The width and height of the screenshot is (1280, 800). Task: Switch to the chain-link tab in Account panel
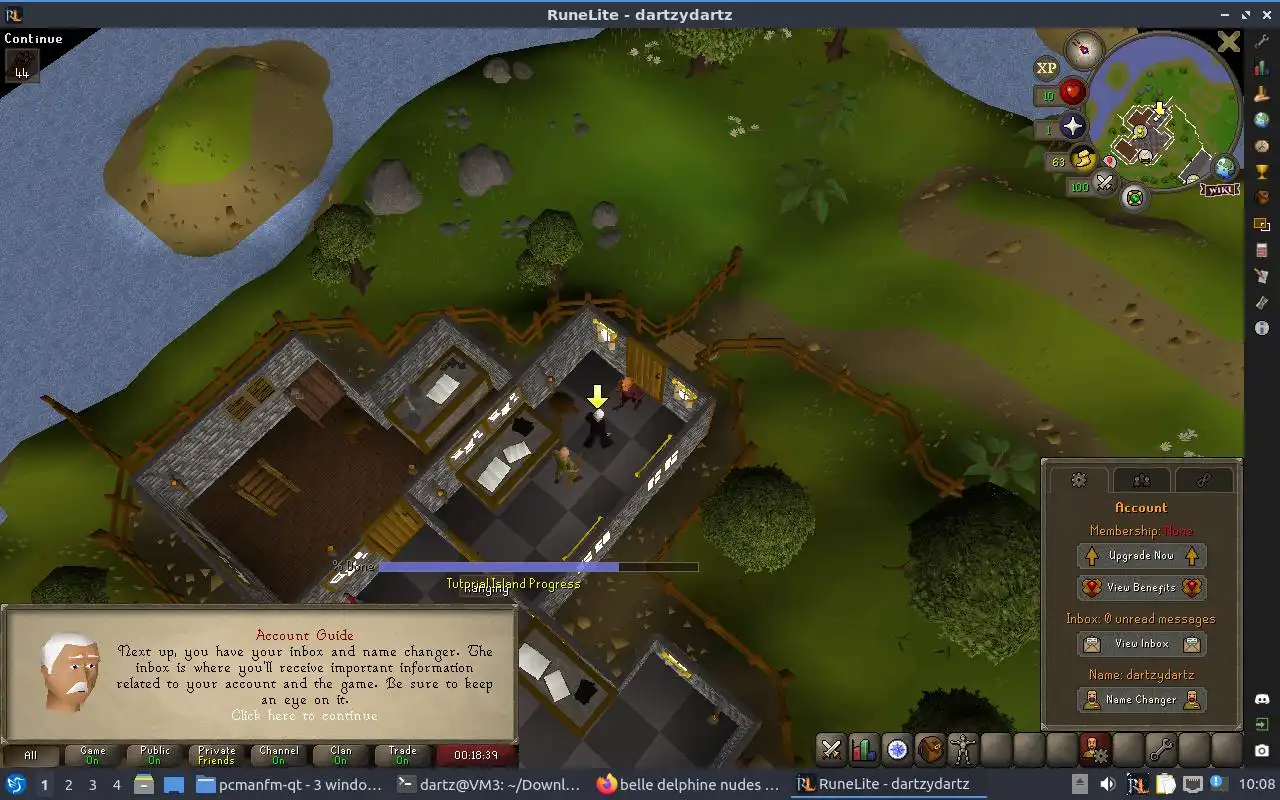[1203, 480]
